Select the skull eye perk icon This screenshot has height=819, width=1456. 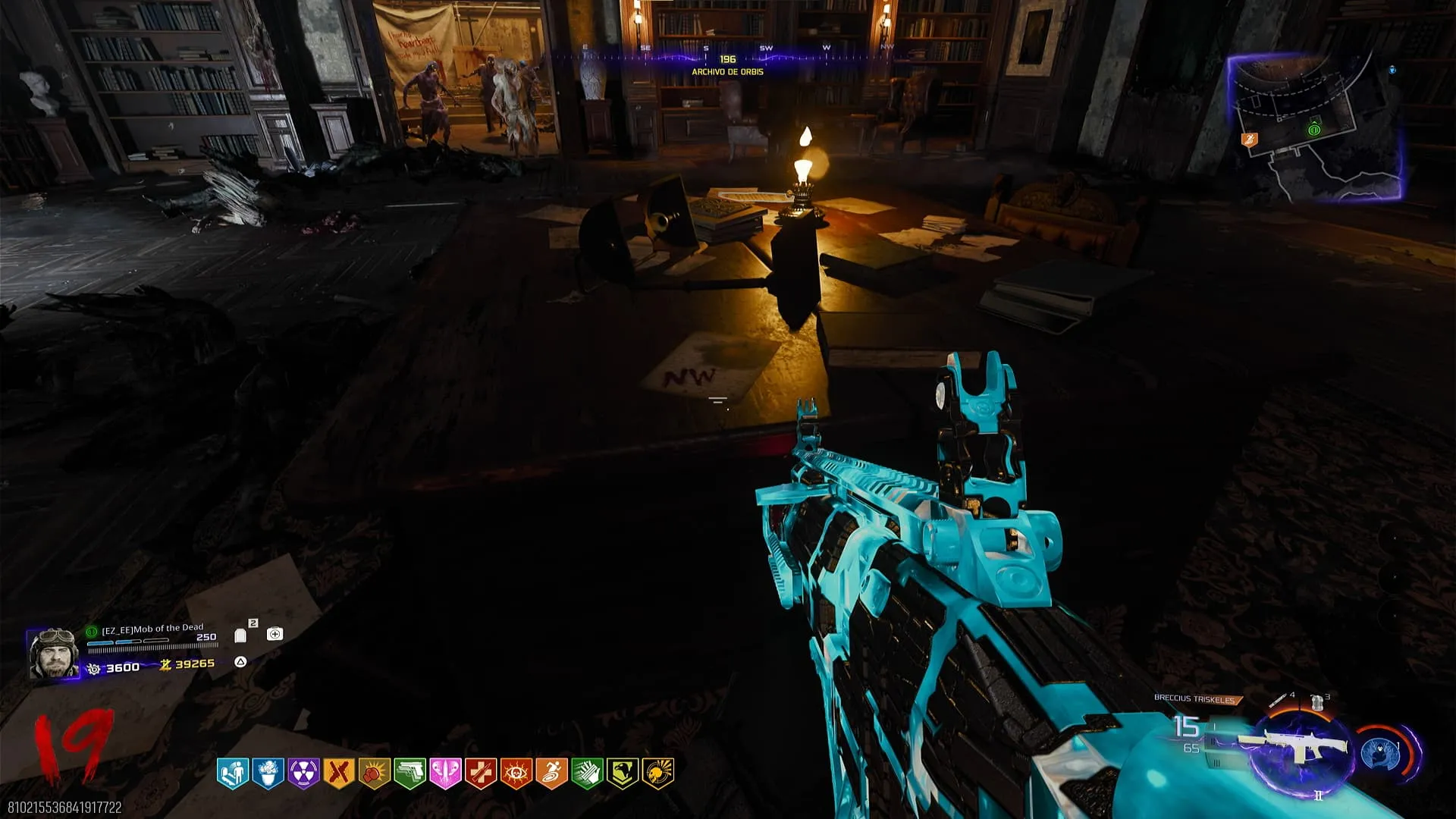516,773
